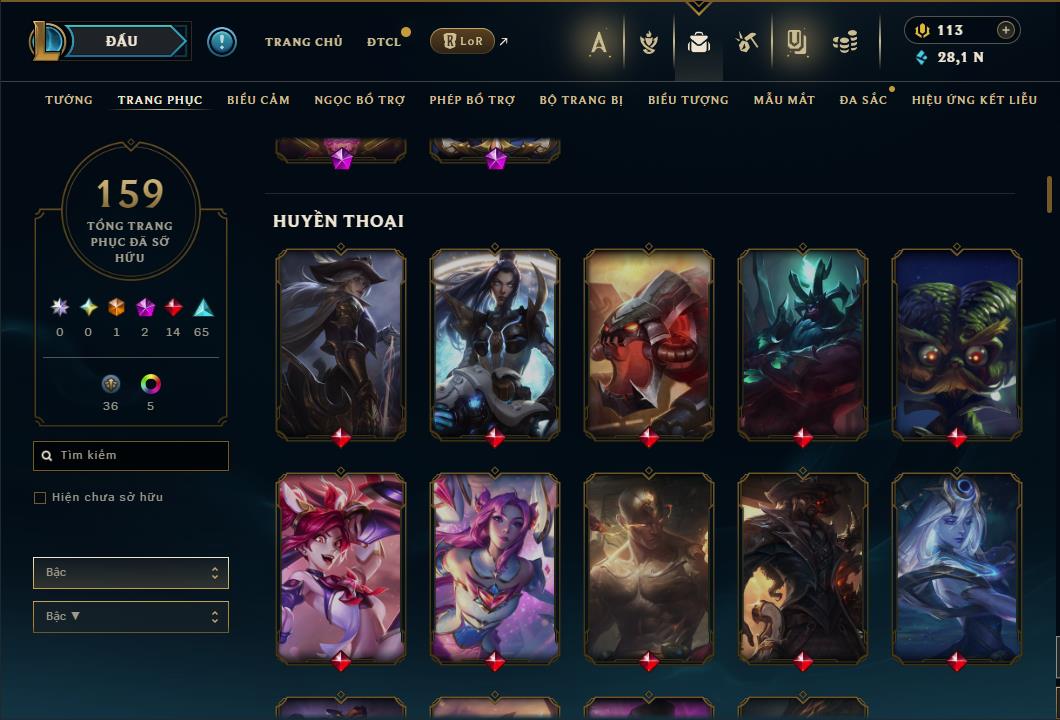Open the ĐTCL menu entry
This screenshot has width=1060, height=720.
click(x=383, y=42)
